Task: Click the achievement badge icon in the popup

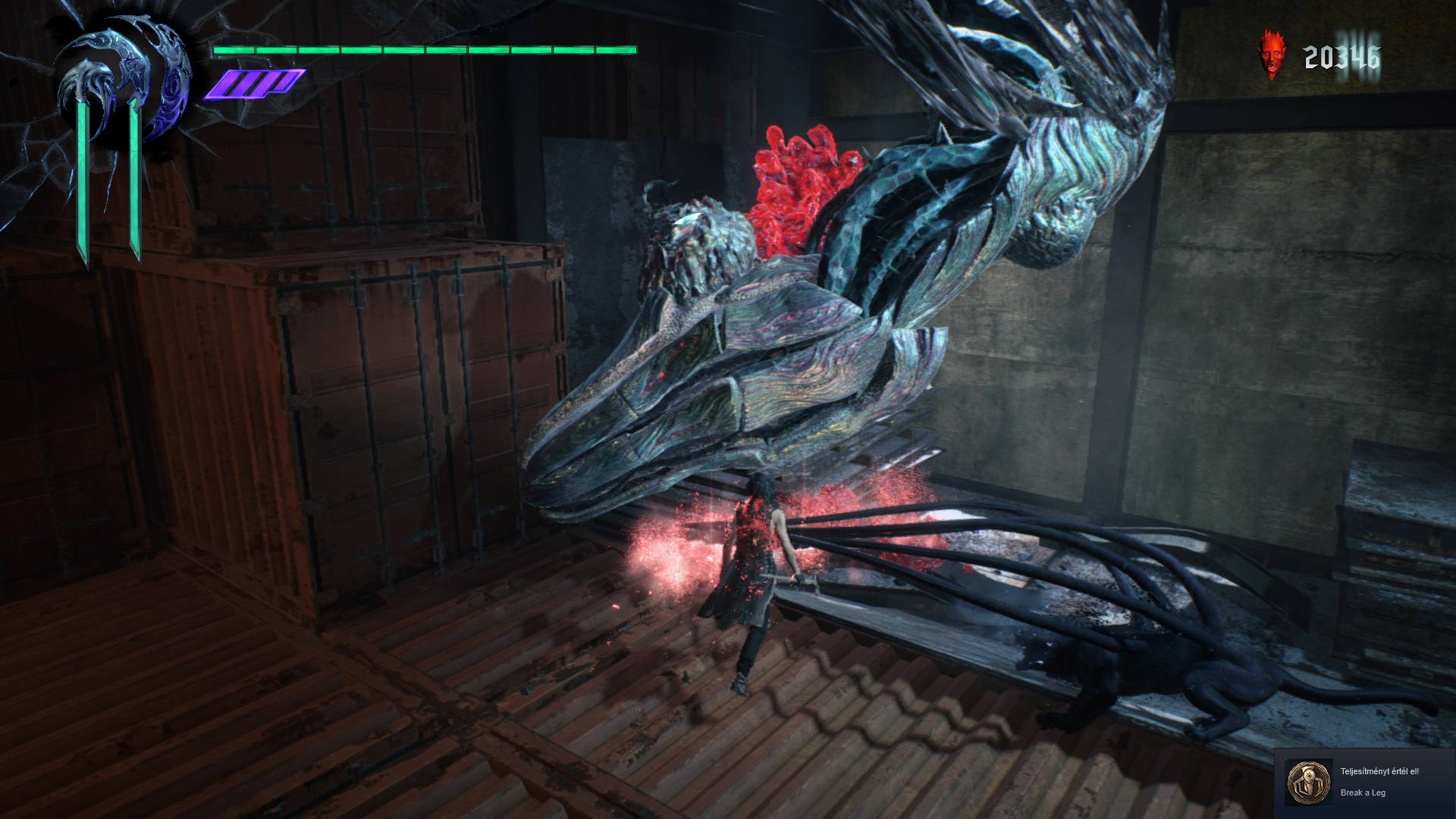Action: (x=1308, y=782)
